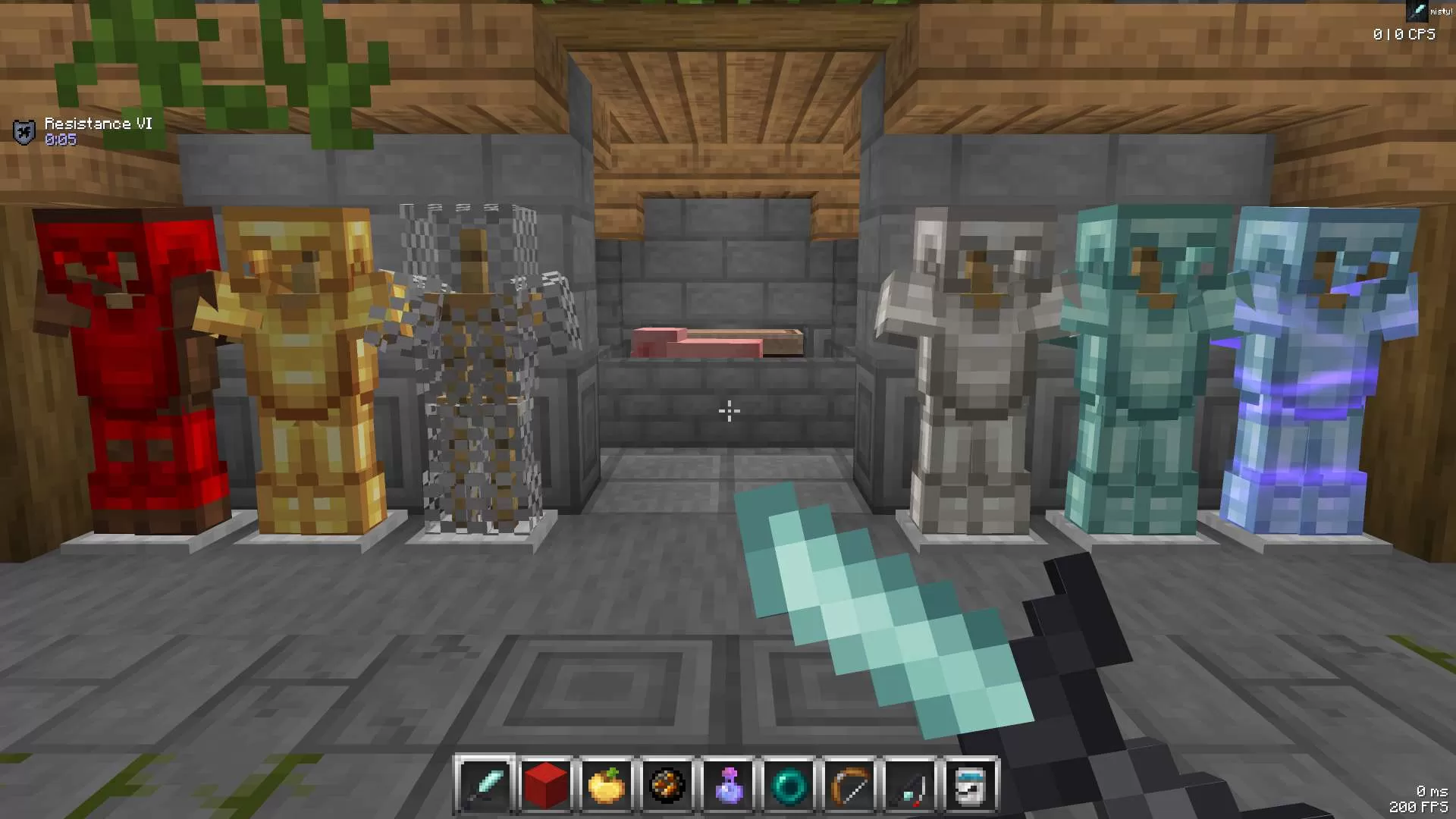Image resolution: width=1456 pixels, height=819 pixels.
Task: Select the purple splash potion slot
Action: [x=728, y=786]
